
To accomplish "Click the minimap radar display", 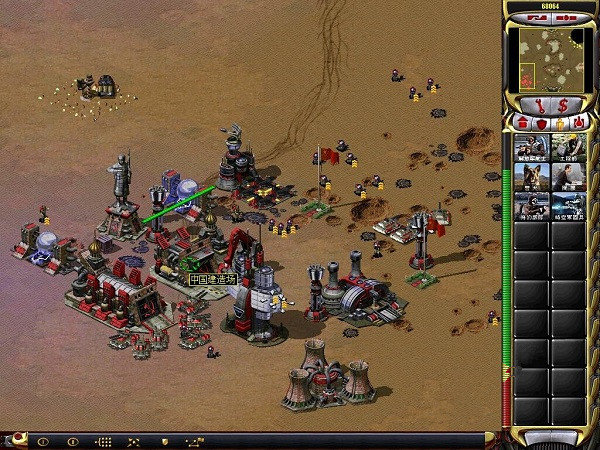I will point(548,56).
